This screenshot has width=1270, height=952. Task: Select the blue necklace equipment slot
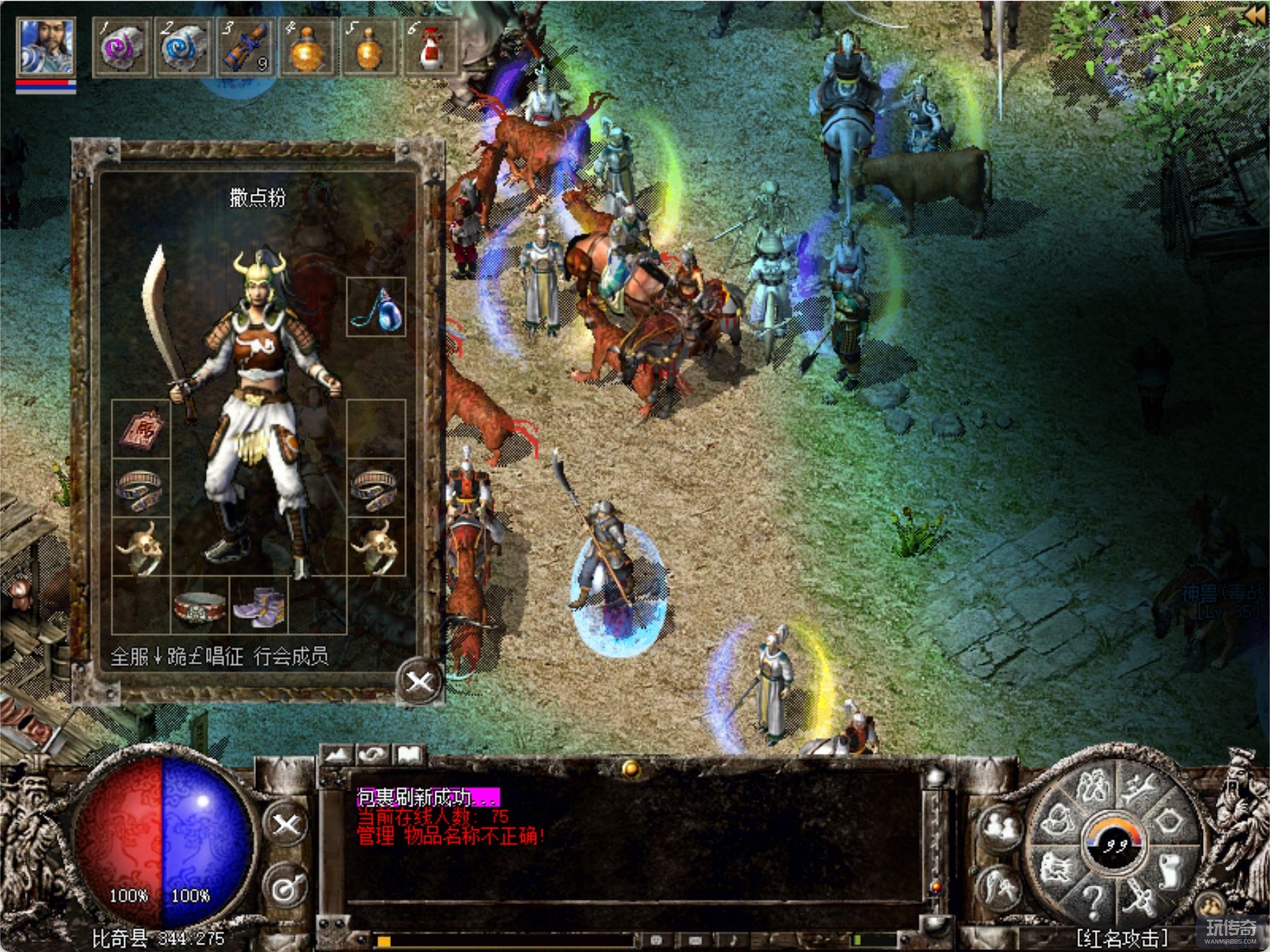coord(377,307)
